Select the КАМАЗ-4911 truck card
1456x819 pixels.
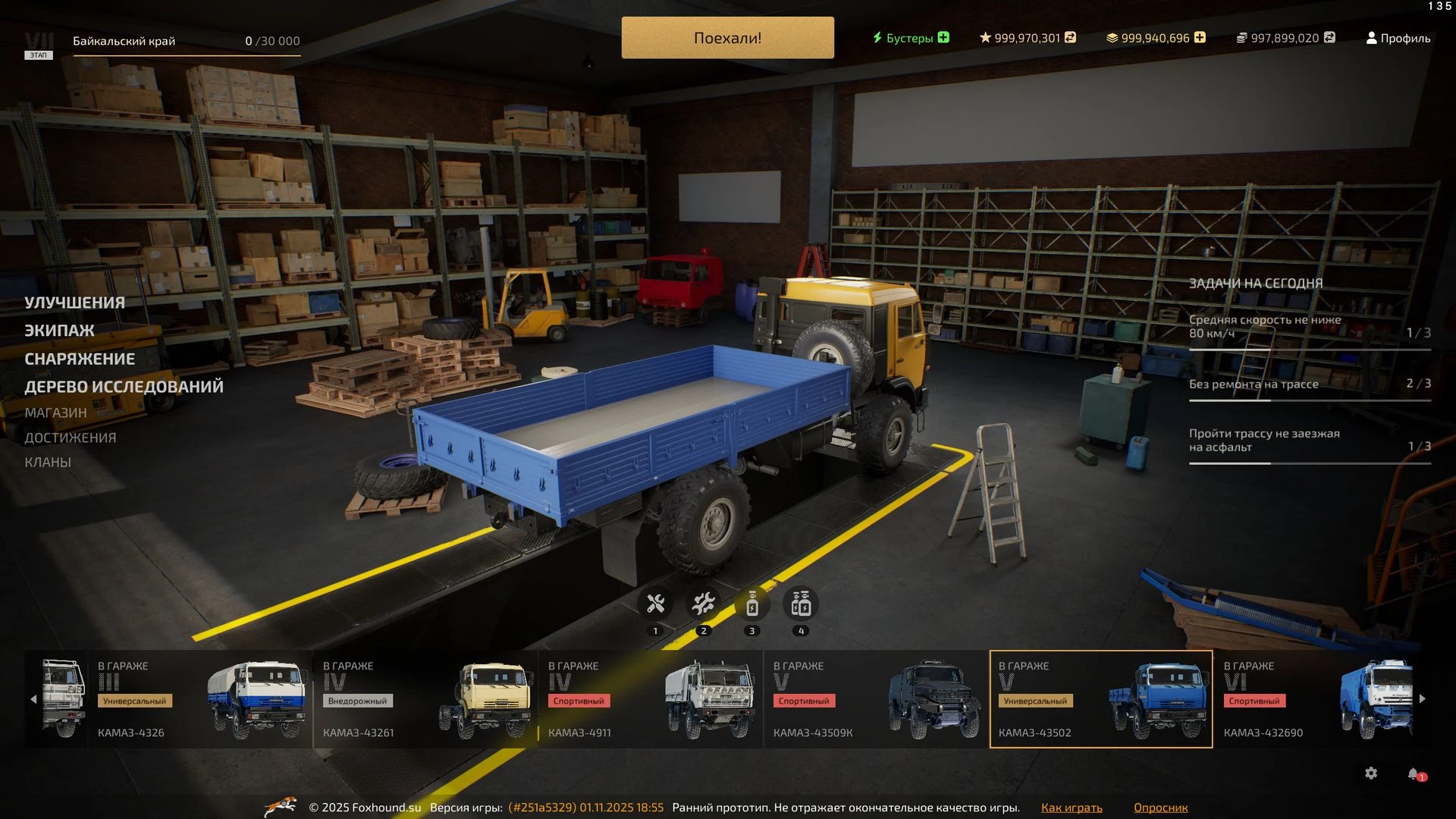click(651, 699)
